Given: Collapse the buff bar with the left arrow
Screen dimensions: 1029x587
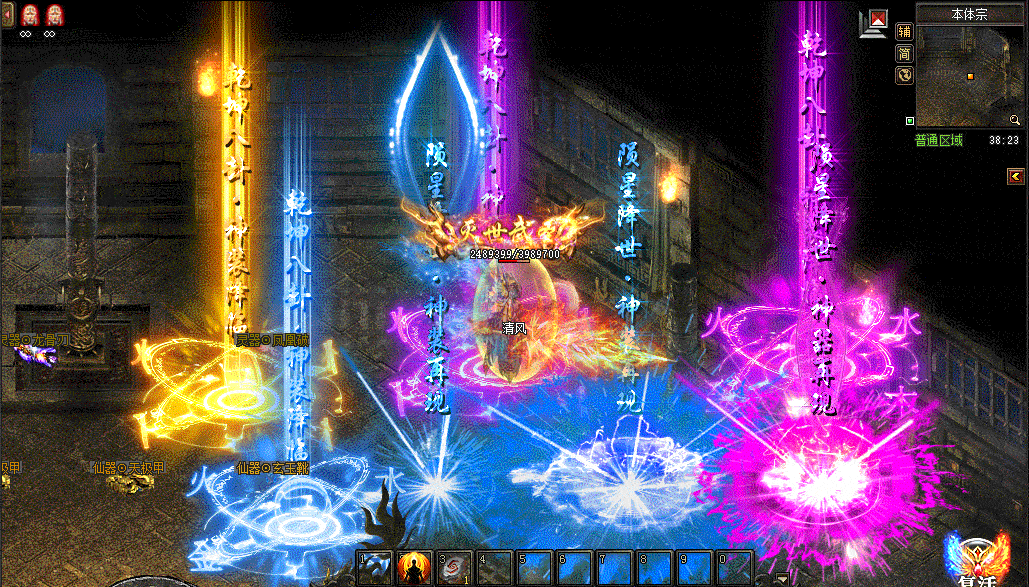Looking at the screenshot, I should (8, 15).
